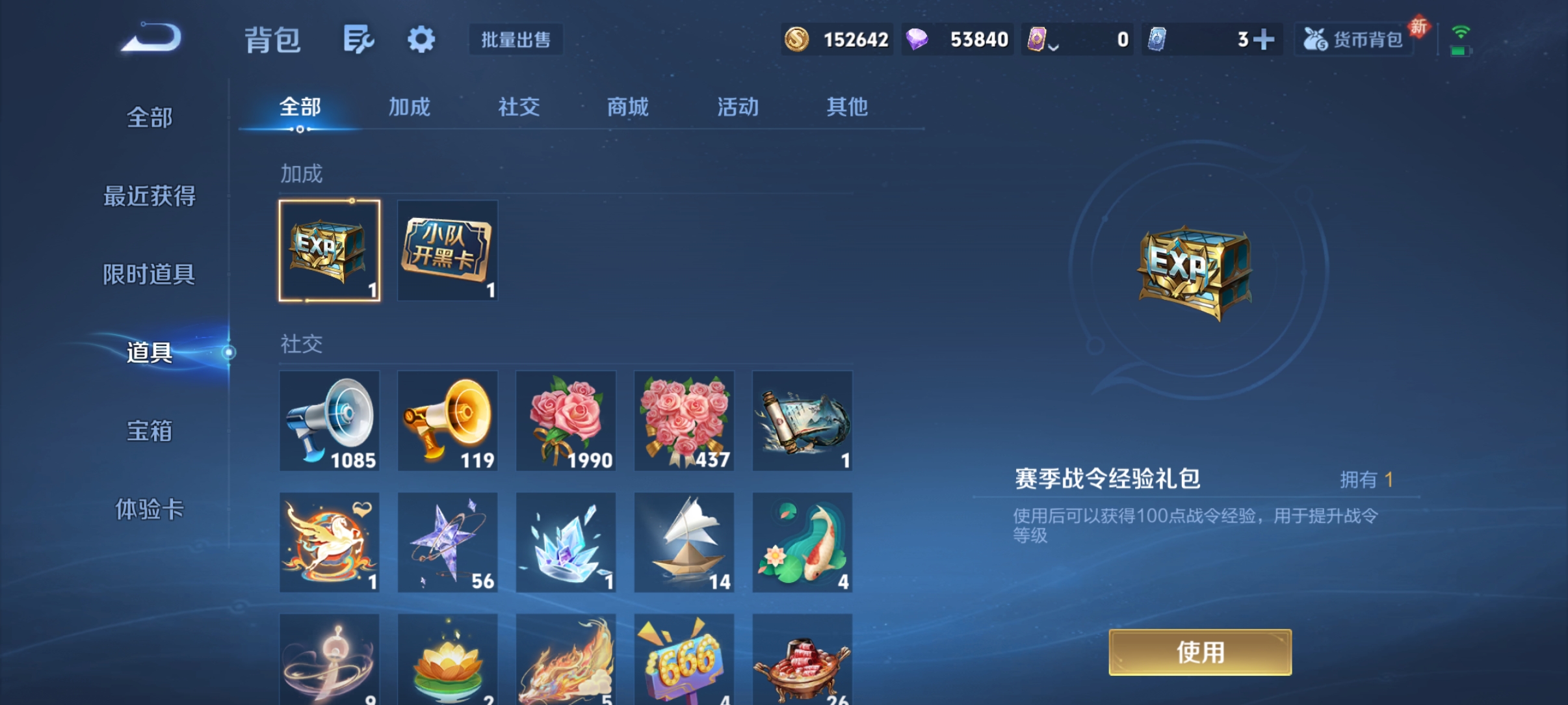Select the blue loudspeaker item
Viewport: 1568px width, 705px height.
pyautogui.click(x=329, y=421)
